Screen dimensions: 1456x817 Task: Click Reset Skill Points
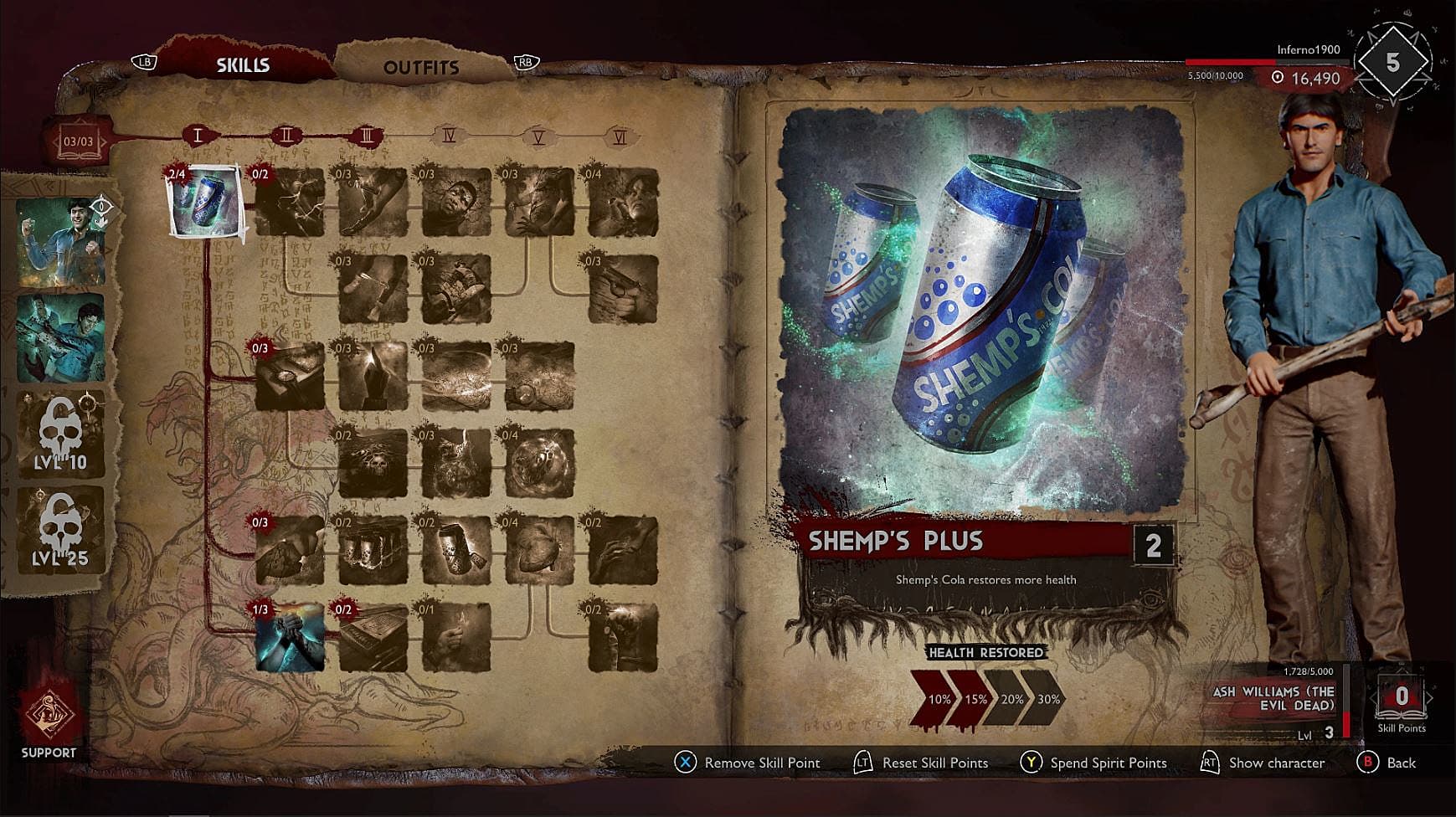934,763
